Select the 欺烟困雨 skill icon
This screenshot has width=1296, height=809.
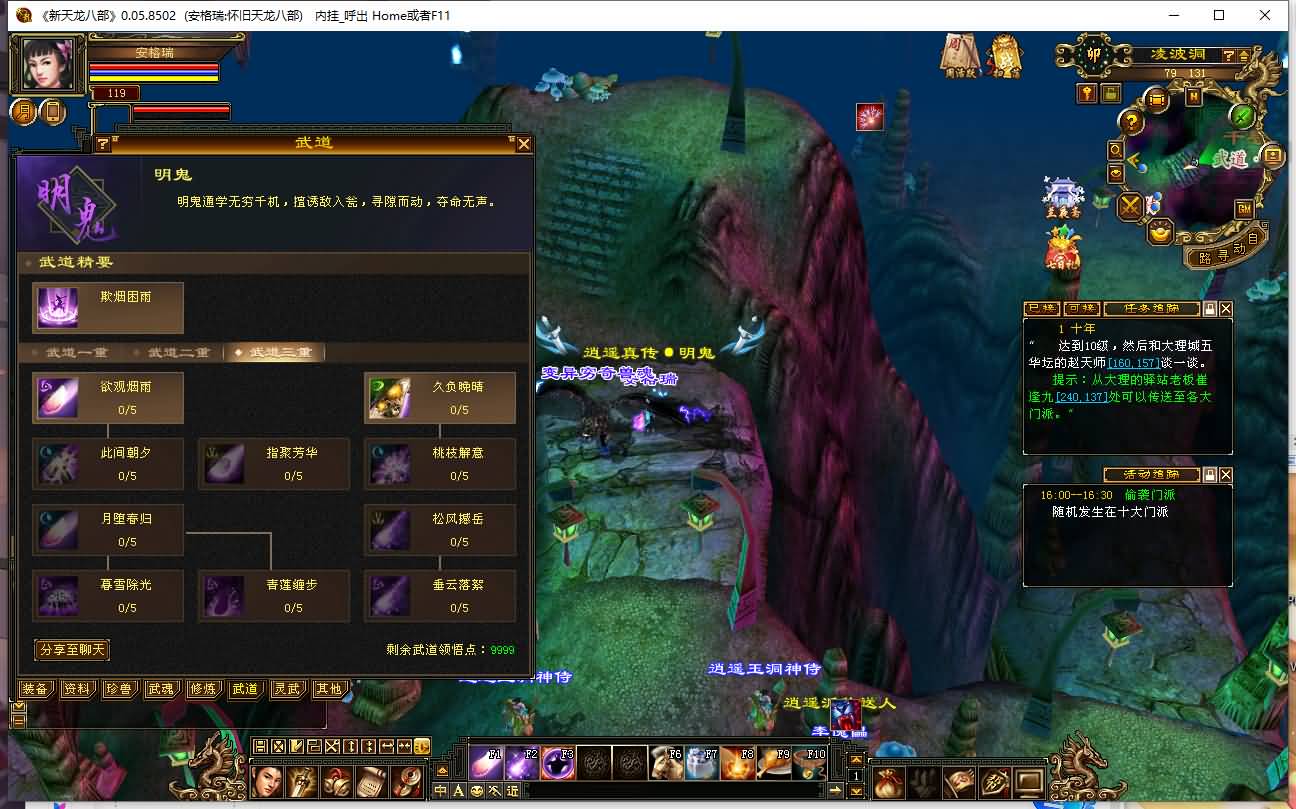[60, 308]
